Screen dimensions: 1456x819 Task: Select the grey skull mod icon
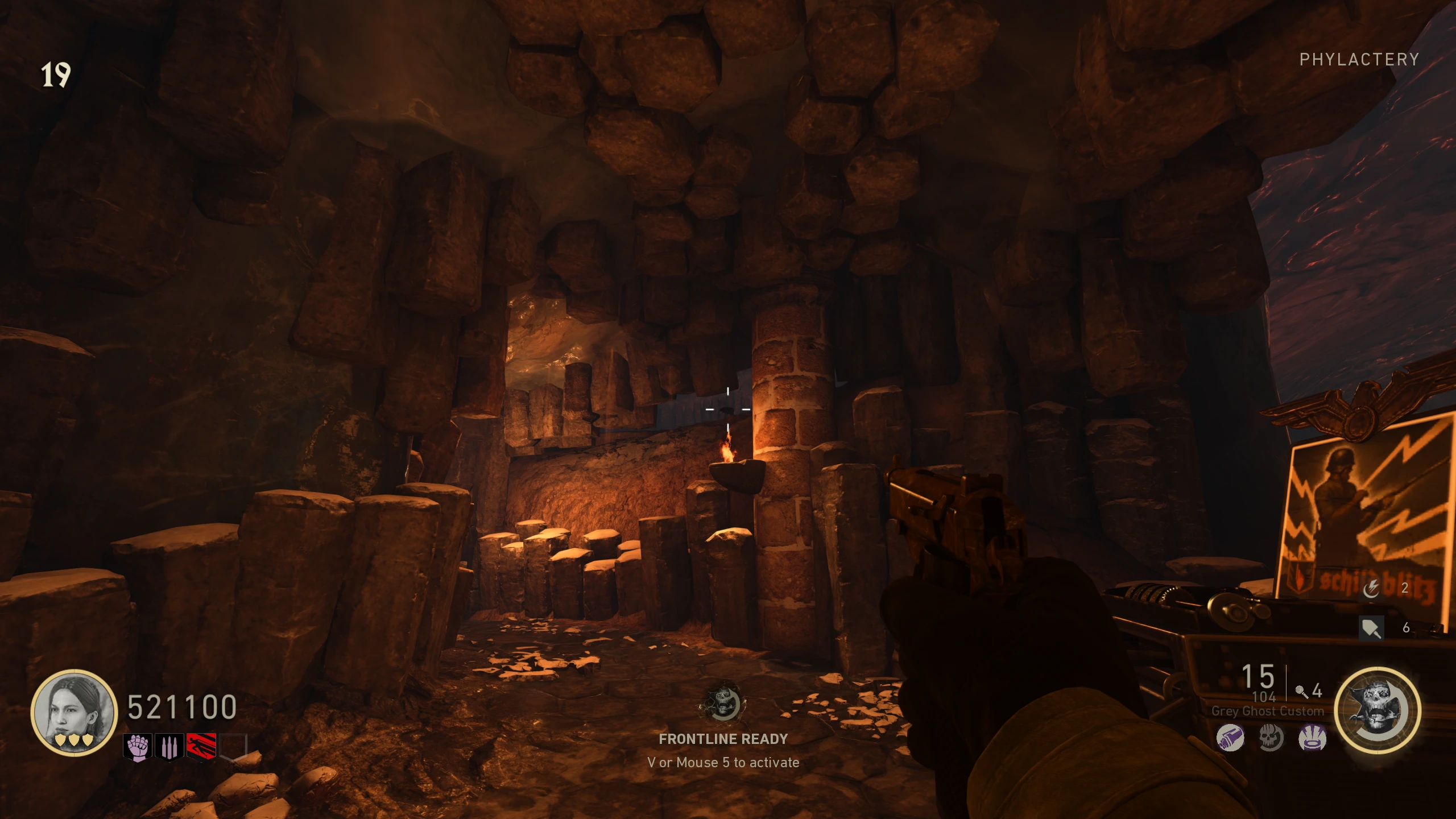tap(1271, 739)
